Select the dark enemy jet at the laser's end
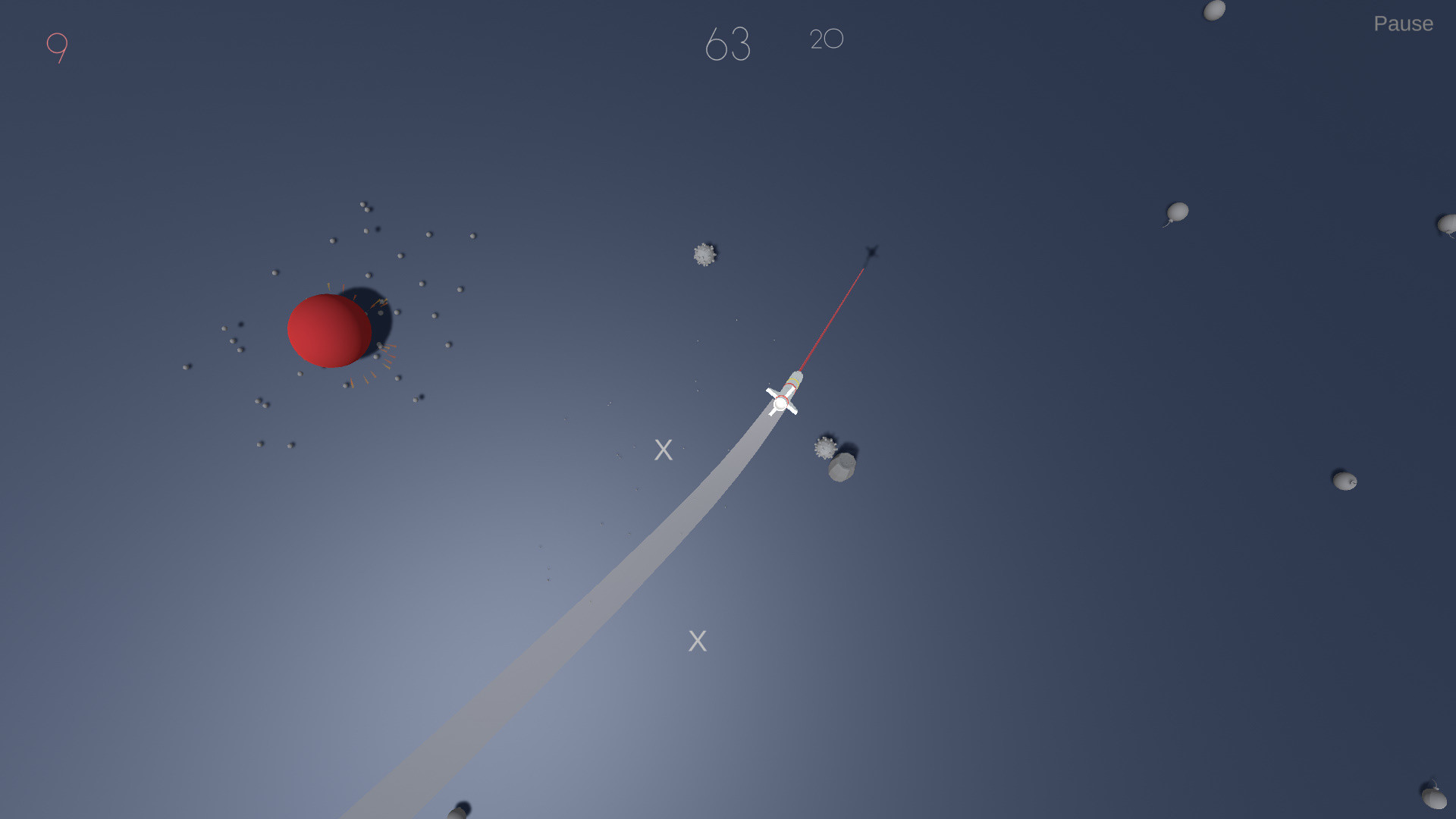1456x819 pixels. (871, 253)
